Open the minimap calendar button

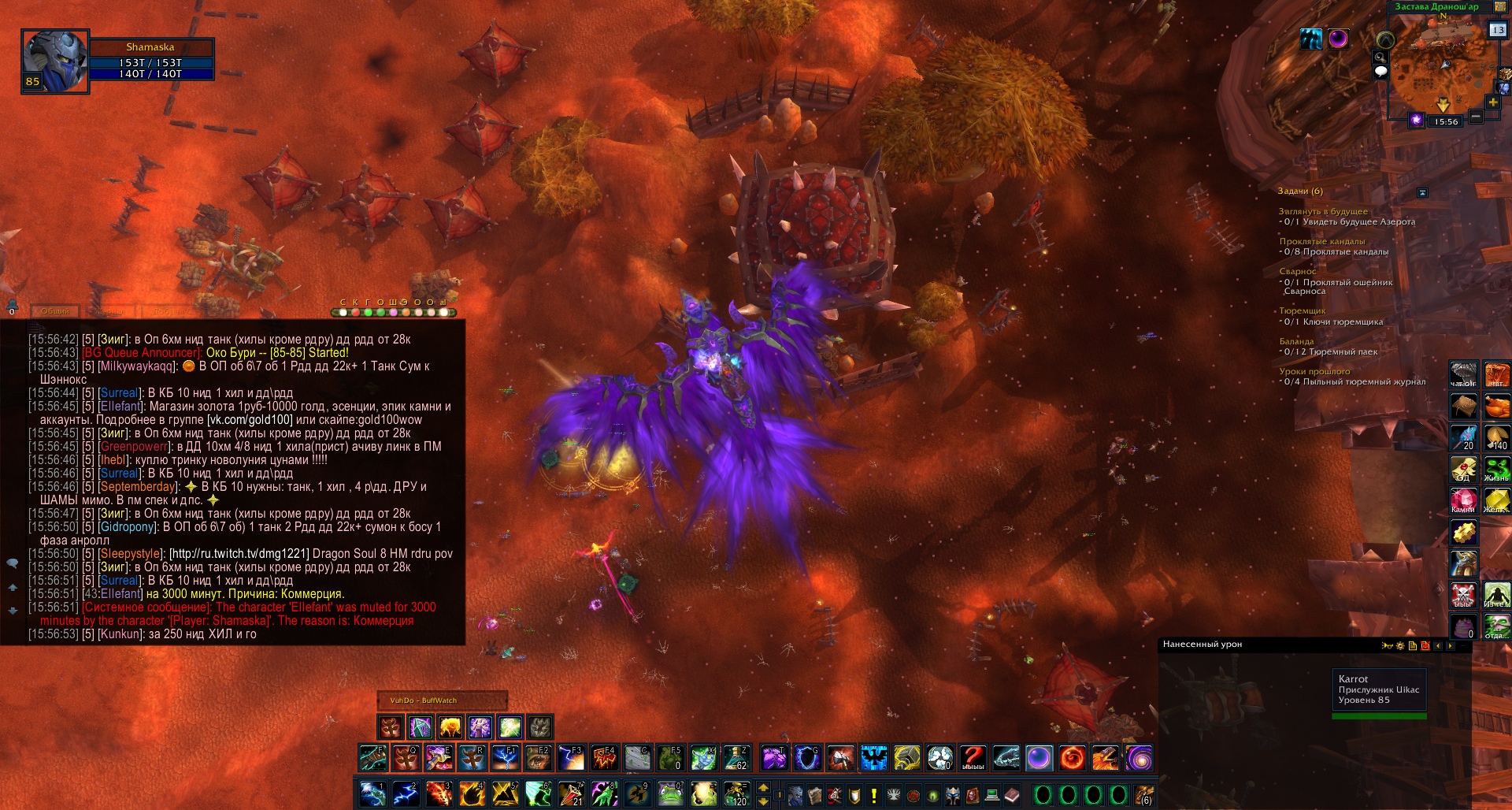[x=1497, y=30]
